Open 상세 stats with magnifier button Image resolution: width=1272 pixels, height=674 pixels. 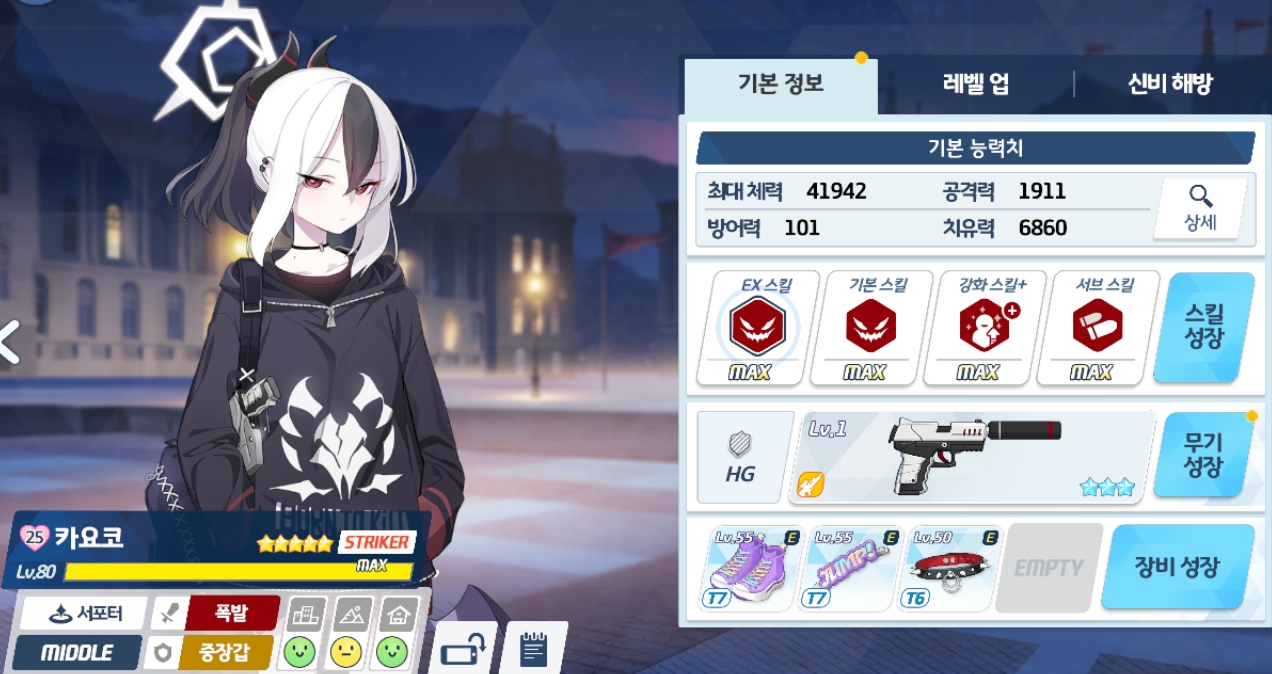(x=1200, y=209)
